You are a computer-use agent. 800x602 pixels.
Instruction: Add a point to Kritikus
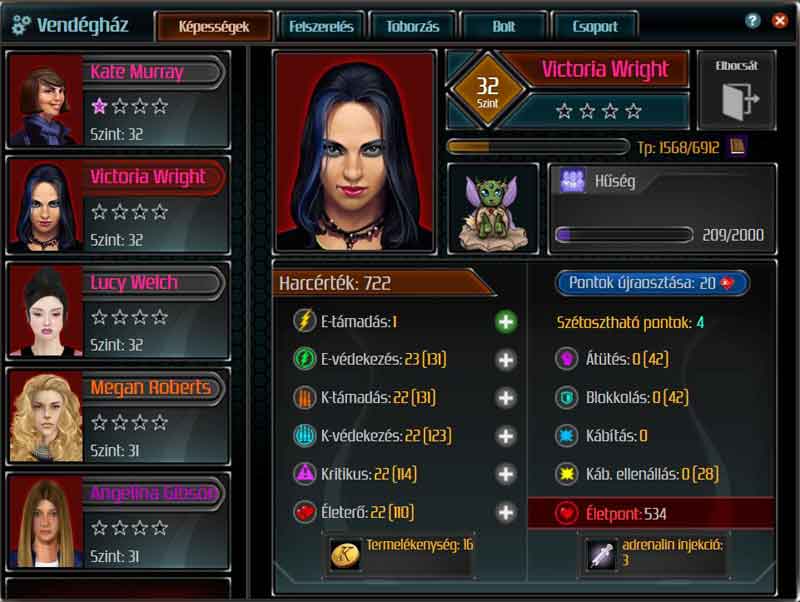click(506, 474)
